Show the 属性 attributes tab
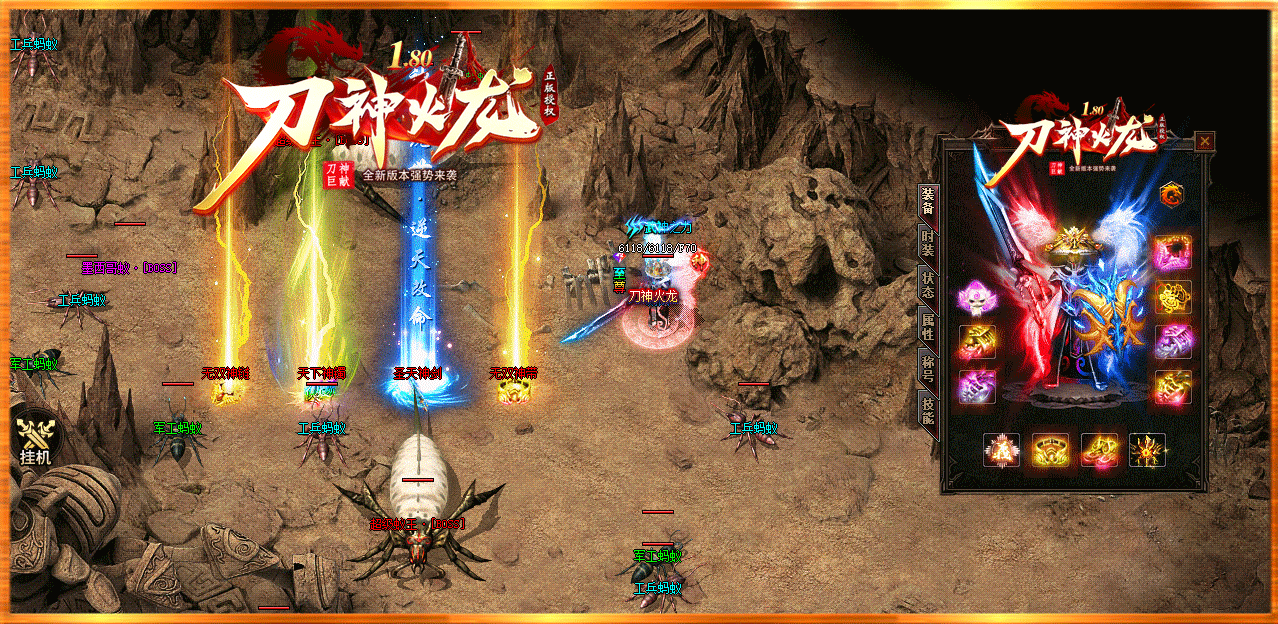 tap(927, 325)
